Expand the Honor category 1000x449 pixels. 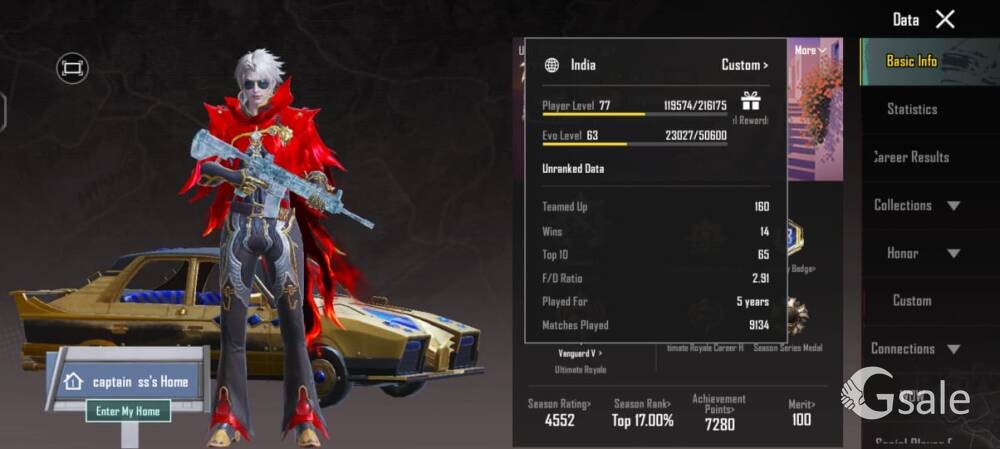916,253
